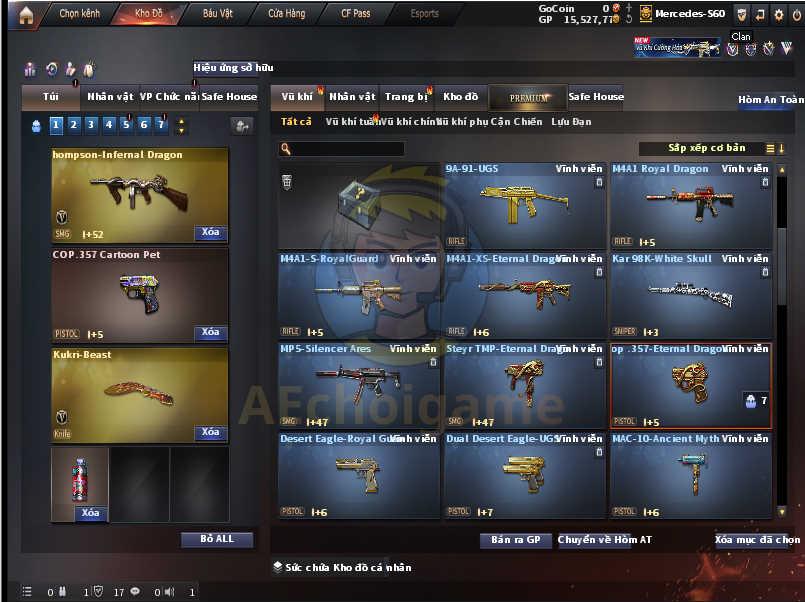Open the PREMIUM tab

pyautogui.click(x=528, y=98)
